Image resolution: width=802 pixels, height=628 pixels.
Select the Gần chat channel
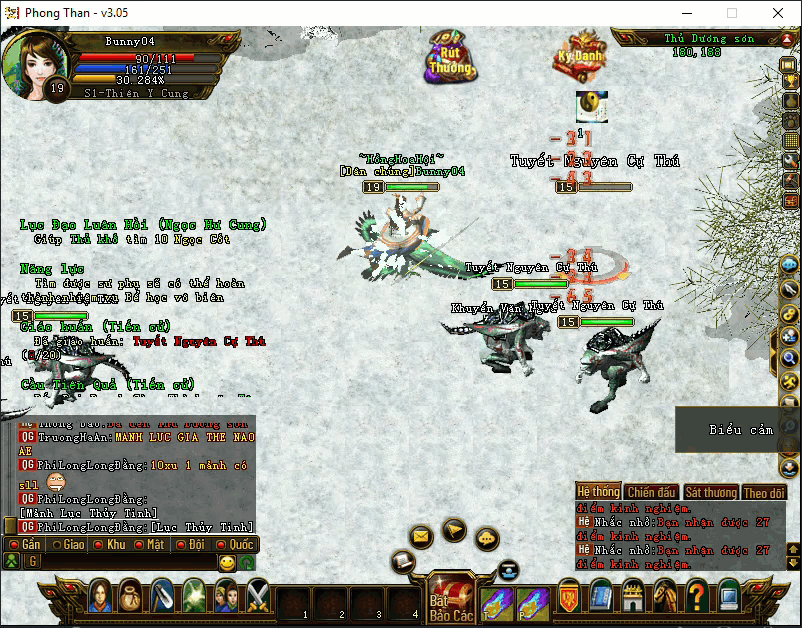click(x=24, y=545)
